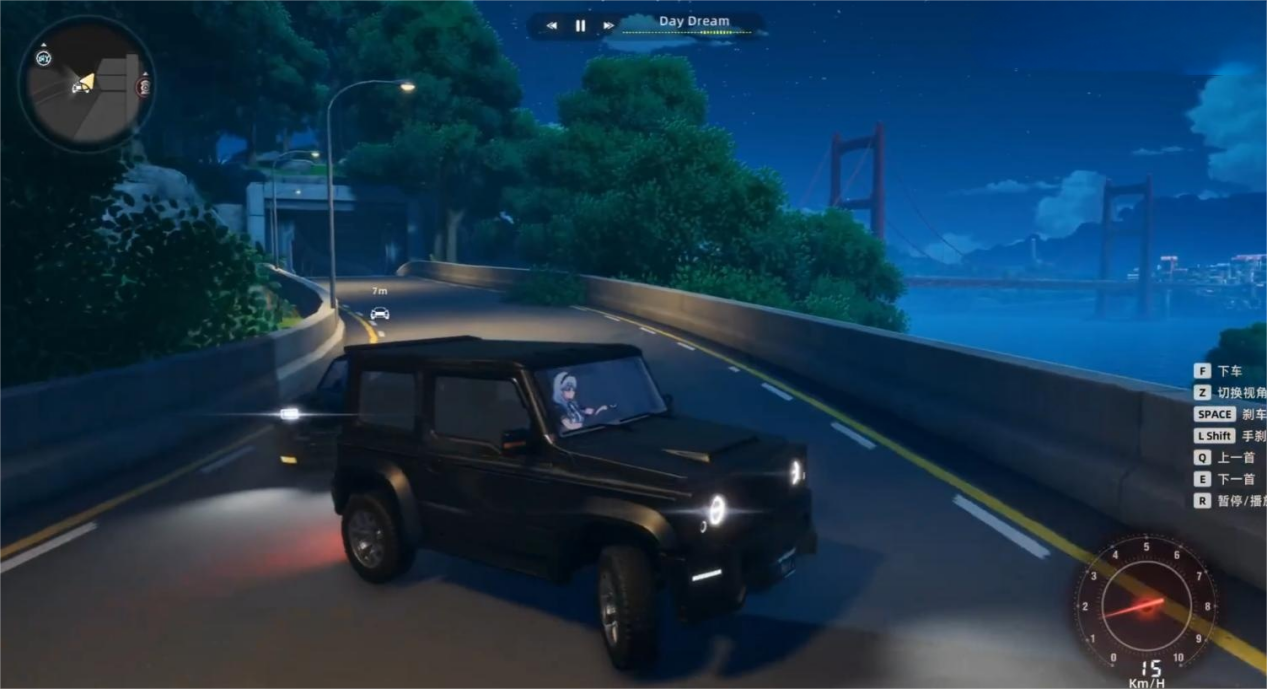The height and width of the screenshot is (689, 1267).
Task: Select the red marker on the minimap edge
Action: [143, 87]
